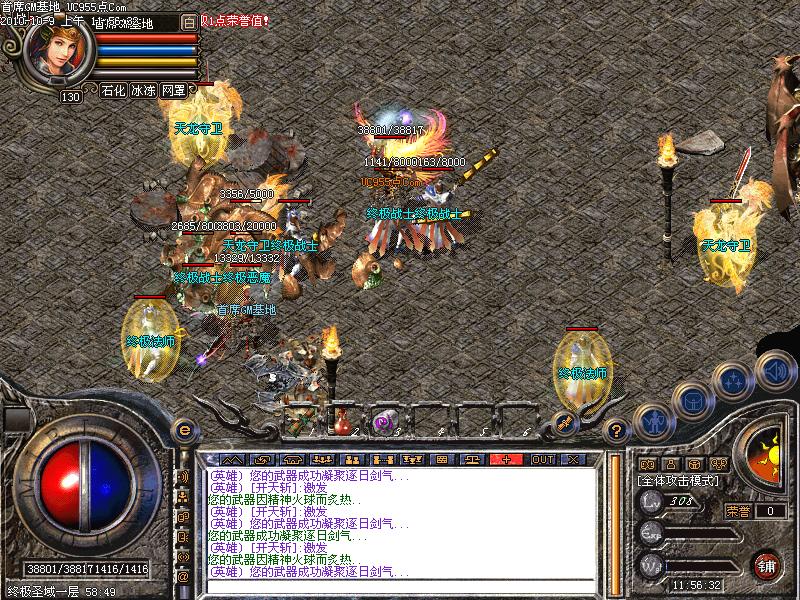Select the 石化 skill button

[x=113, y=90]
